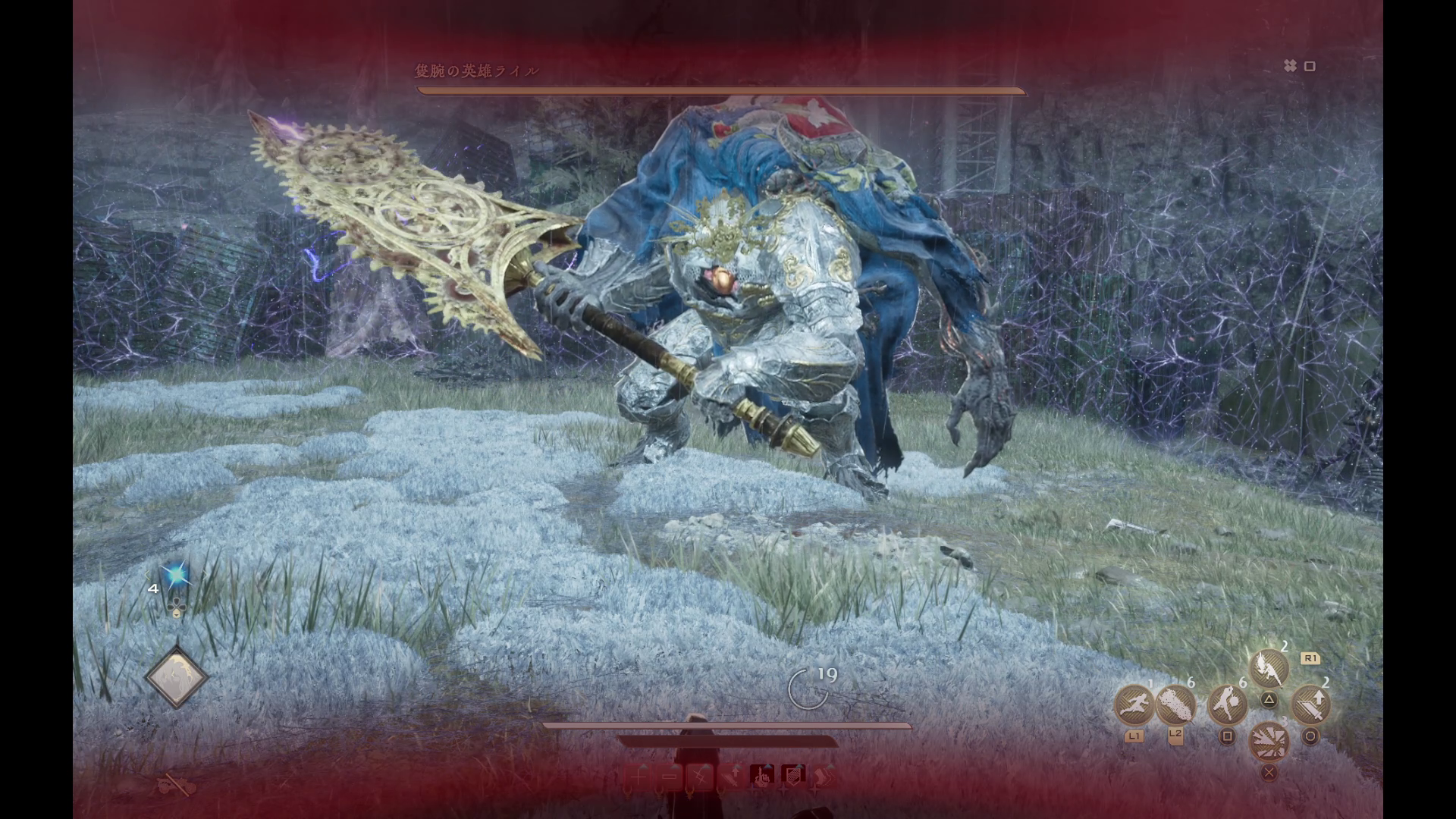Viewport: 1456px width, 819px height.
Task: Click the winged boot status icon
Action: tap(824, 776)
